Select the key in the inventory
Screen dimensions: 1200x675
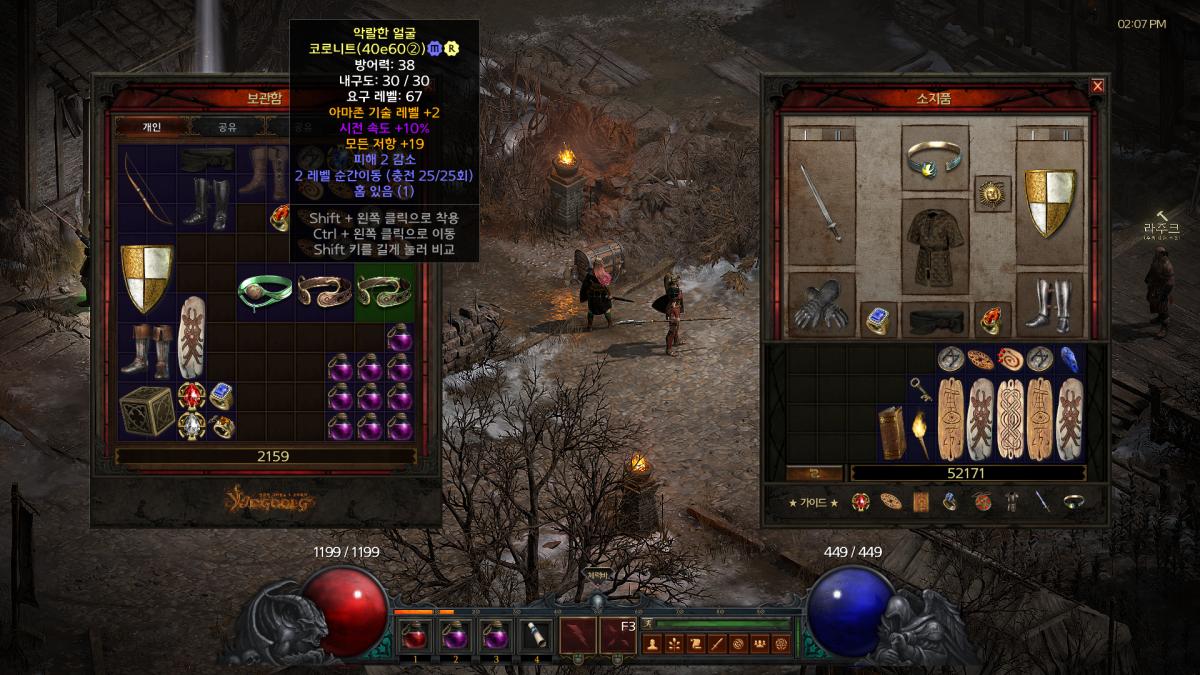point(920,389)
